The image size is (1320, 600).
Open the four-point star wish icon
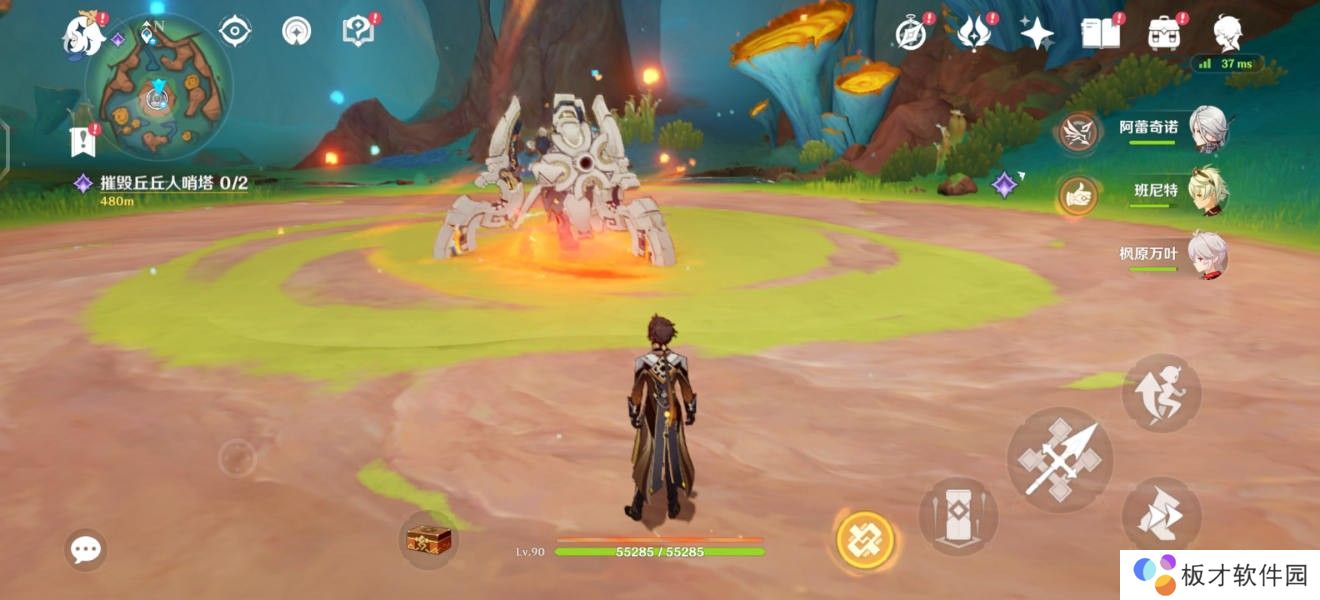(1036, 34)
